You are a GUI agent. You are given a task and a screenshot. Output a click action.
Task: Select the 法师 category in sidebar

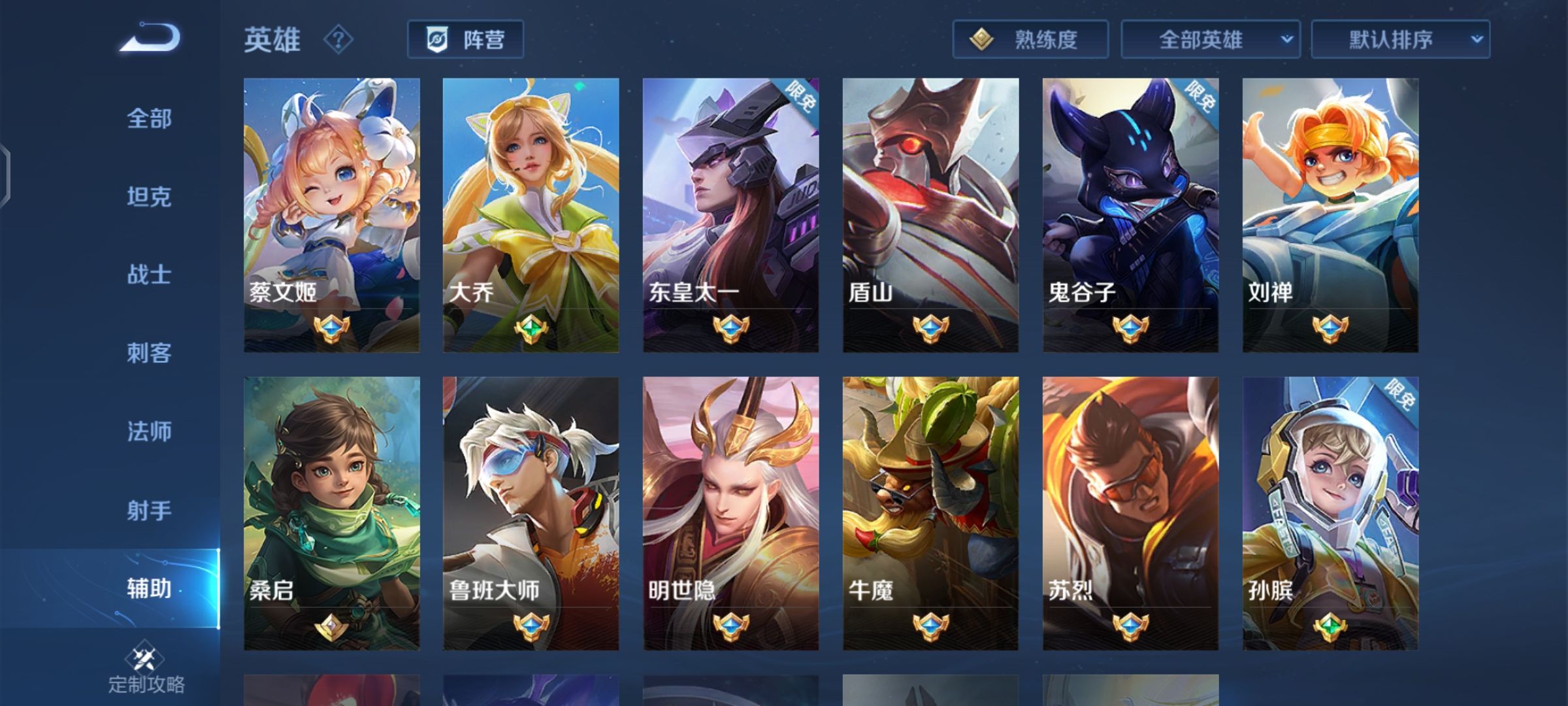pos(147,431)
